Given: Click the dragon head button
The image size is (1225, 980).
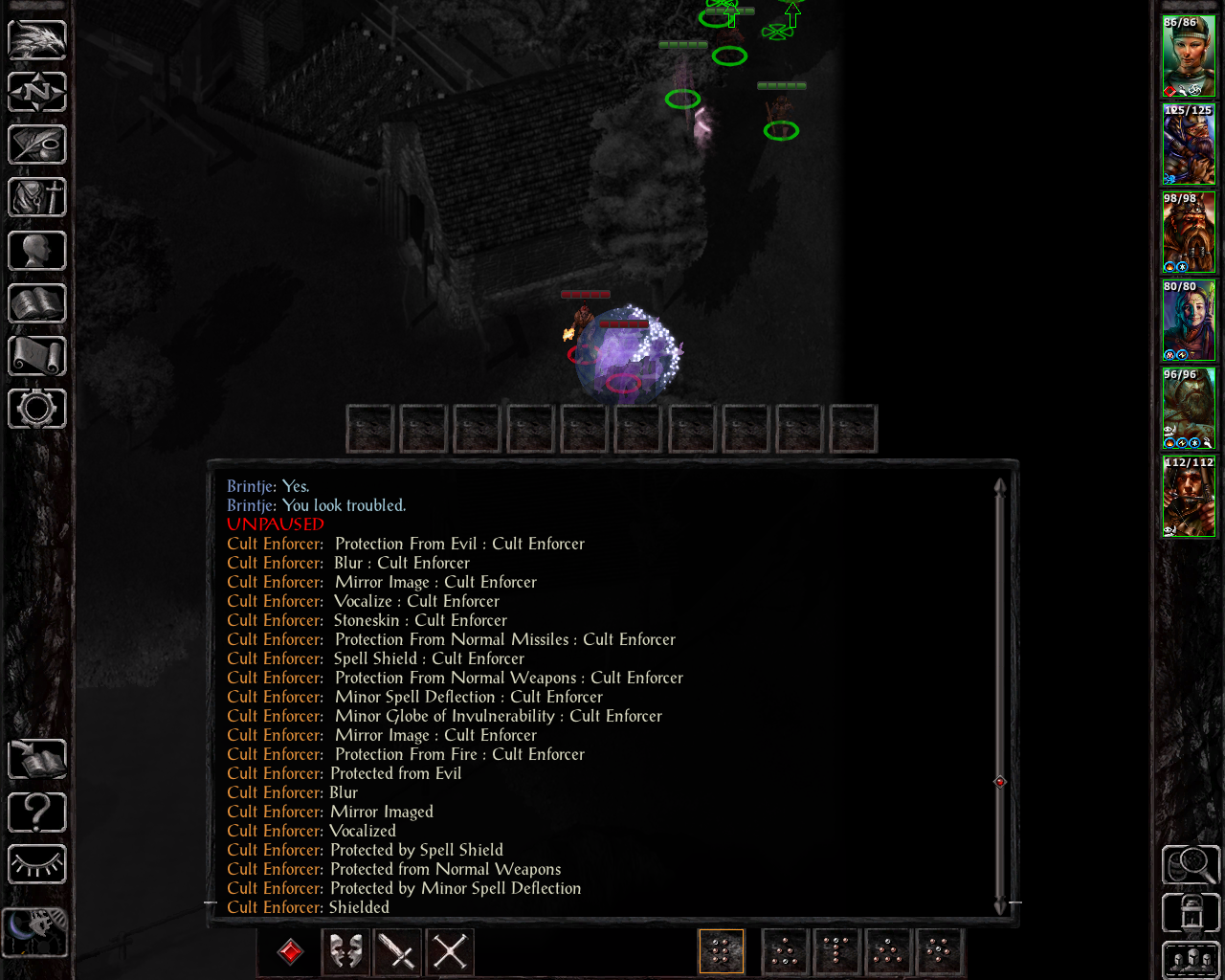Looking at the screenshot, I should (37, 40).
